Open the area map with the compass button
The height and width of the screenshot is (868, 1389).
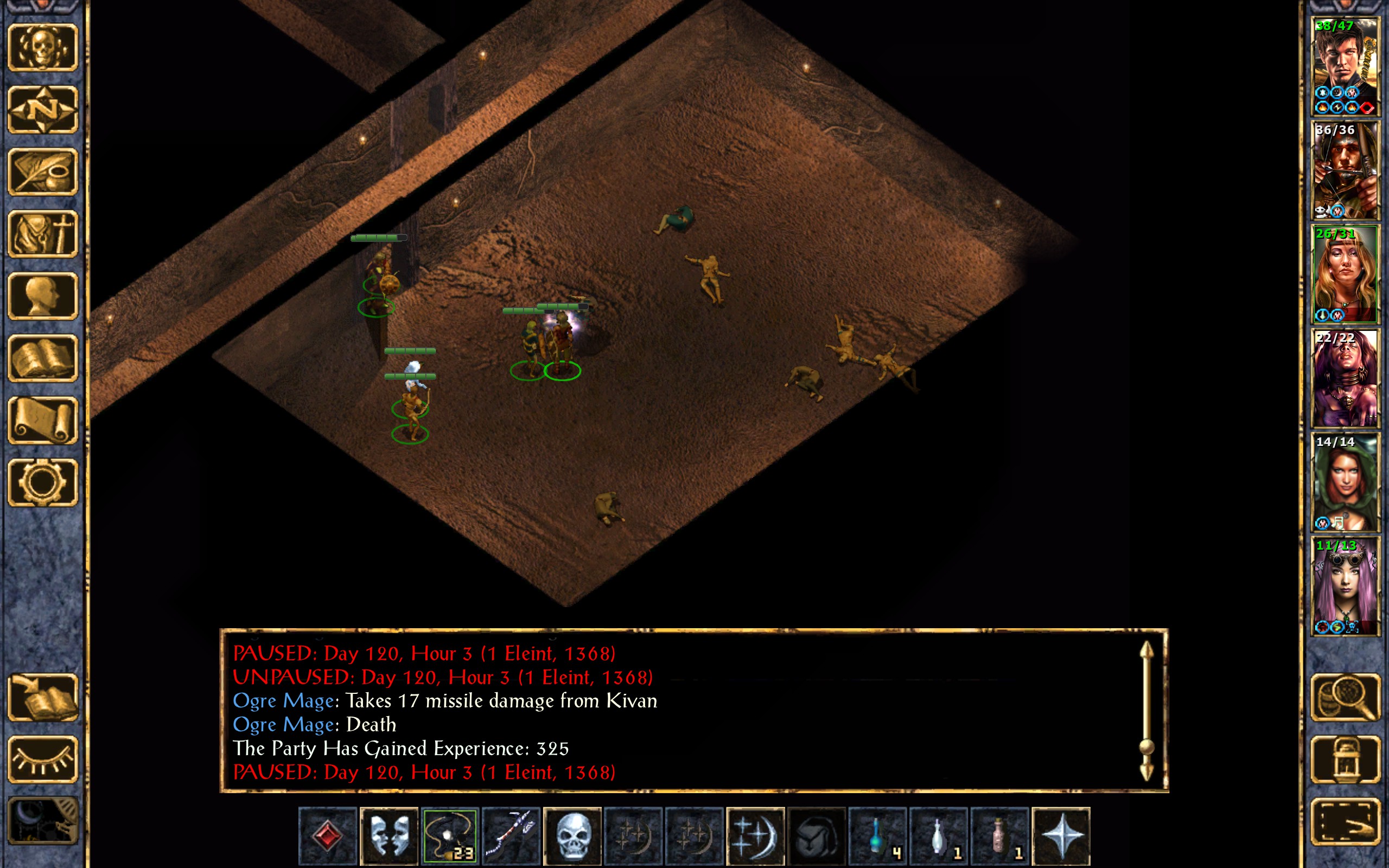pos(43,109)
